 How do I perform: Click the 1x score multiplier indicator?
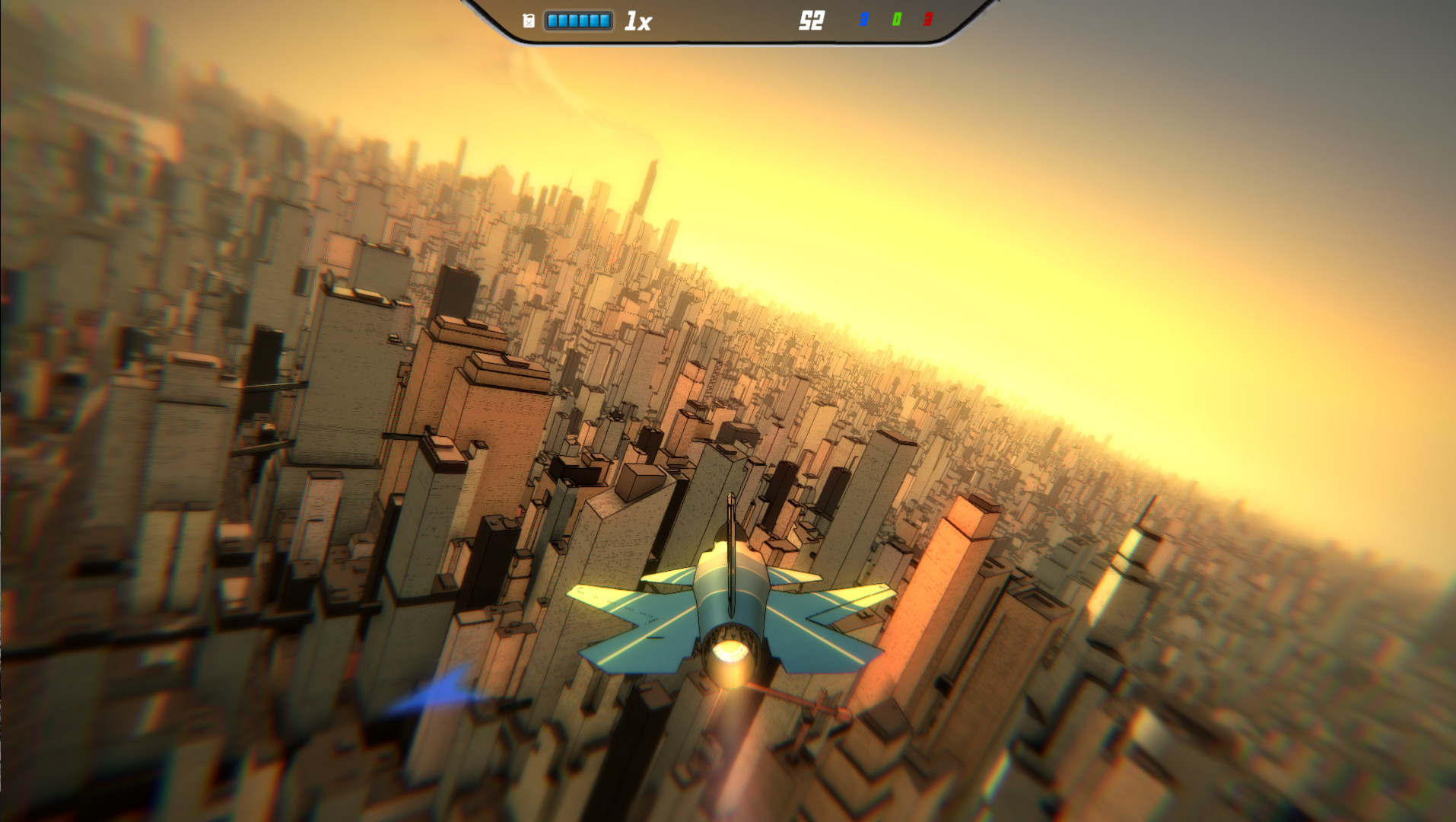(637, 20)
